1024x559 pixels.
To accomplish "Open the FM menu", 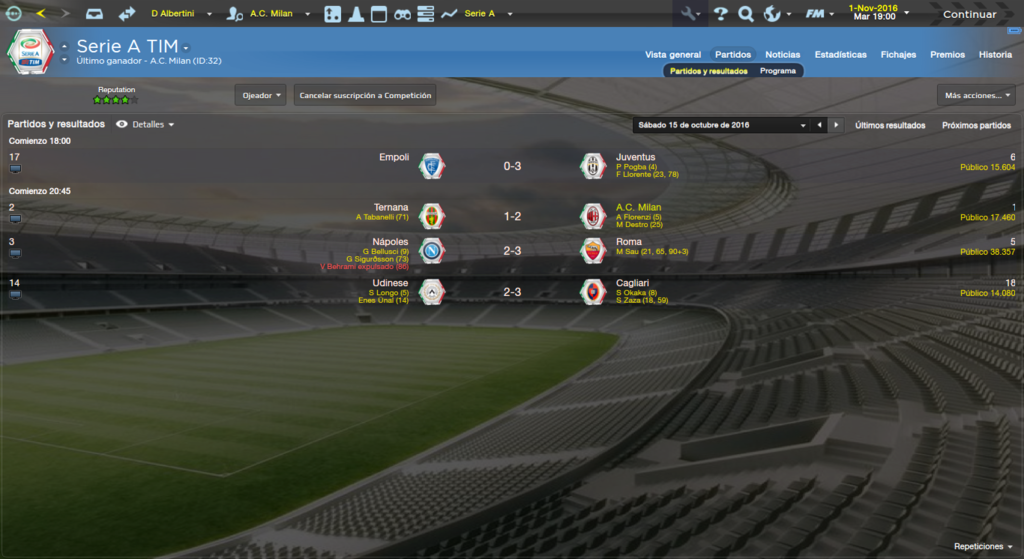I will [819, 14].
